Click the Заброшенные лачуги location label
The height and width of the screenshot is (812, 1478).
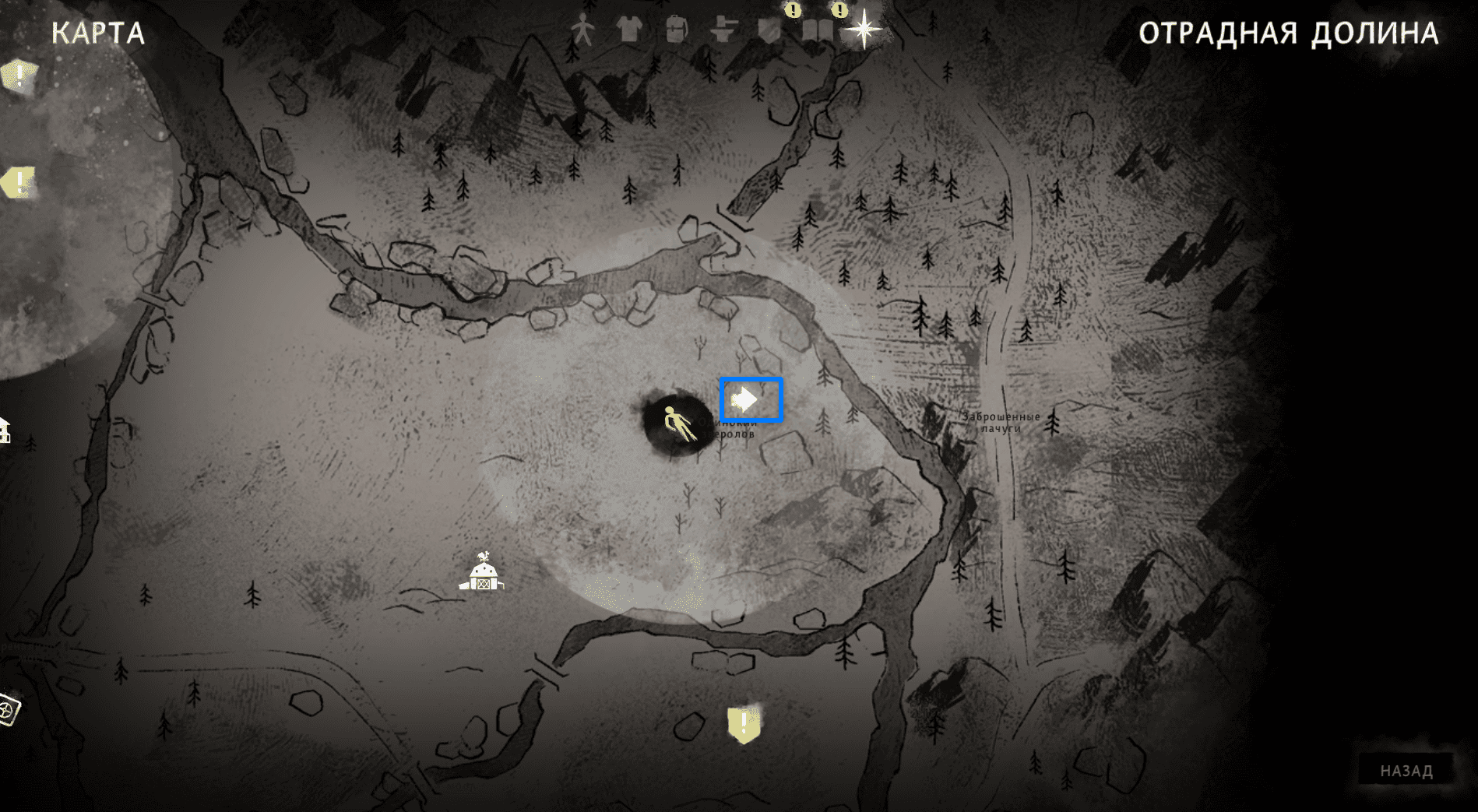point(1001,422)
